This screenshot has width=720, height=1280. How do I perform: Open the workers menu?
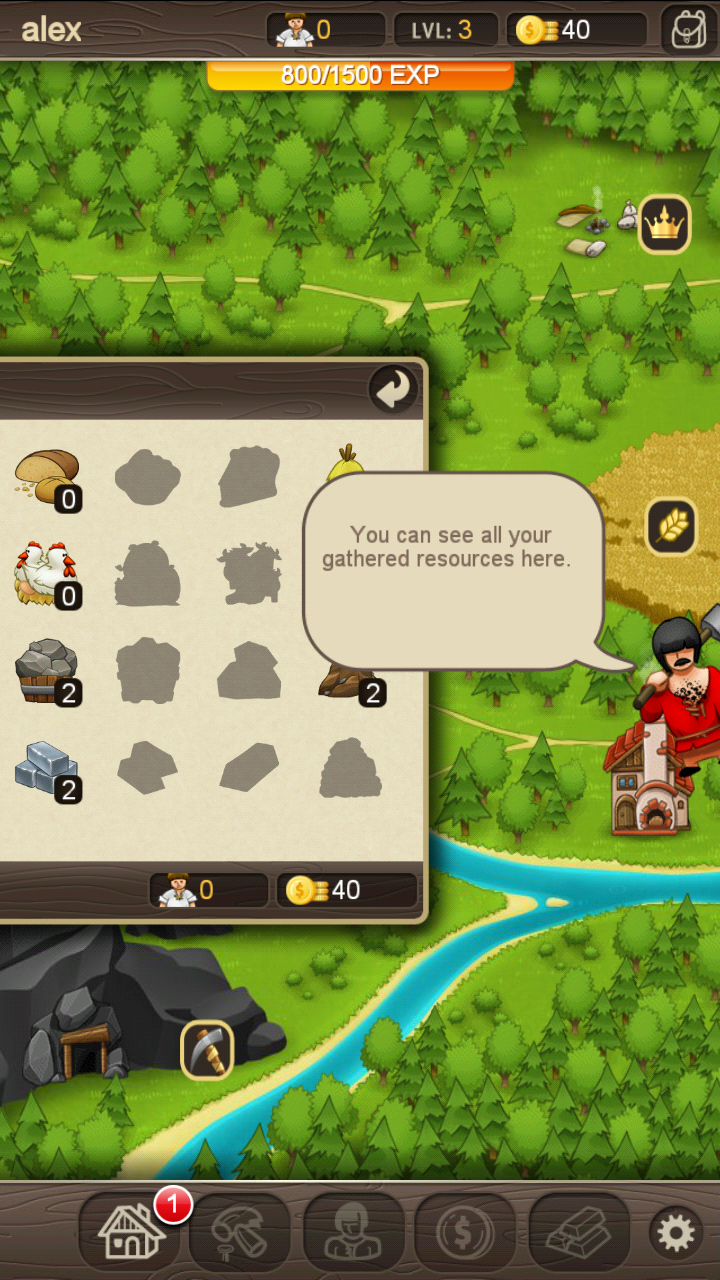coord(353,1232)
